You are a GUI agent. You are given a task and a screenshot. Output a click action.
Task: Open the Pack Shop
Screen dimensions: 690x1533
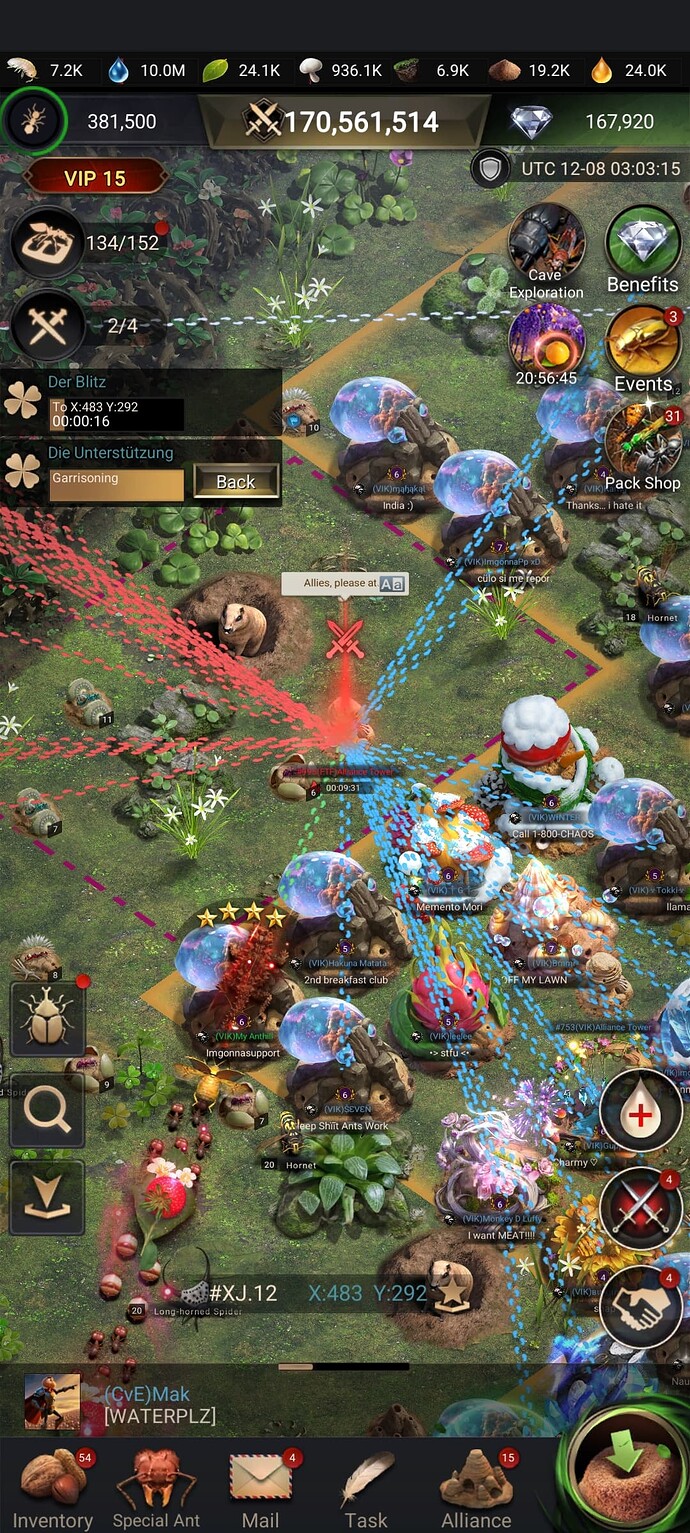coord(642,445)
